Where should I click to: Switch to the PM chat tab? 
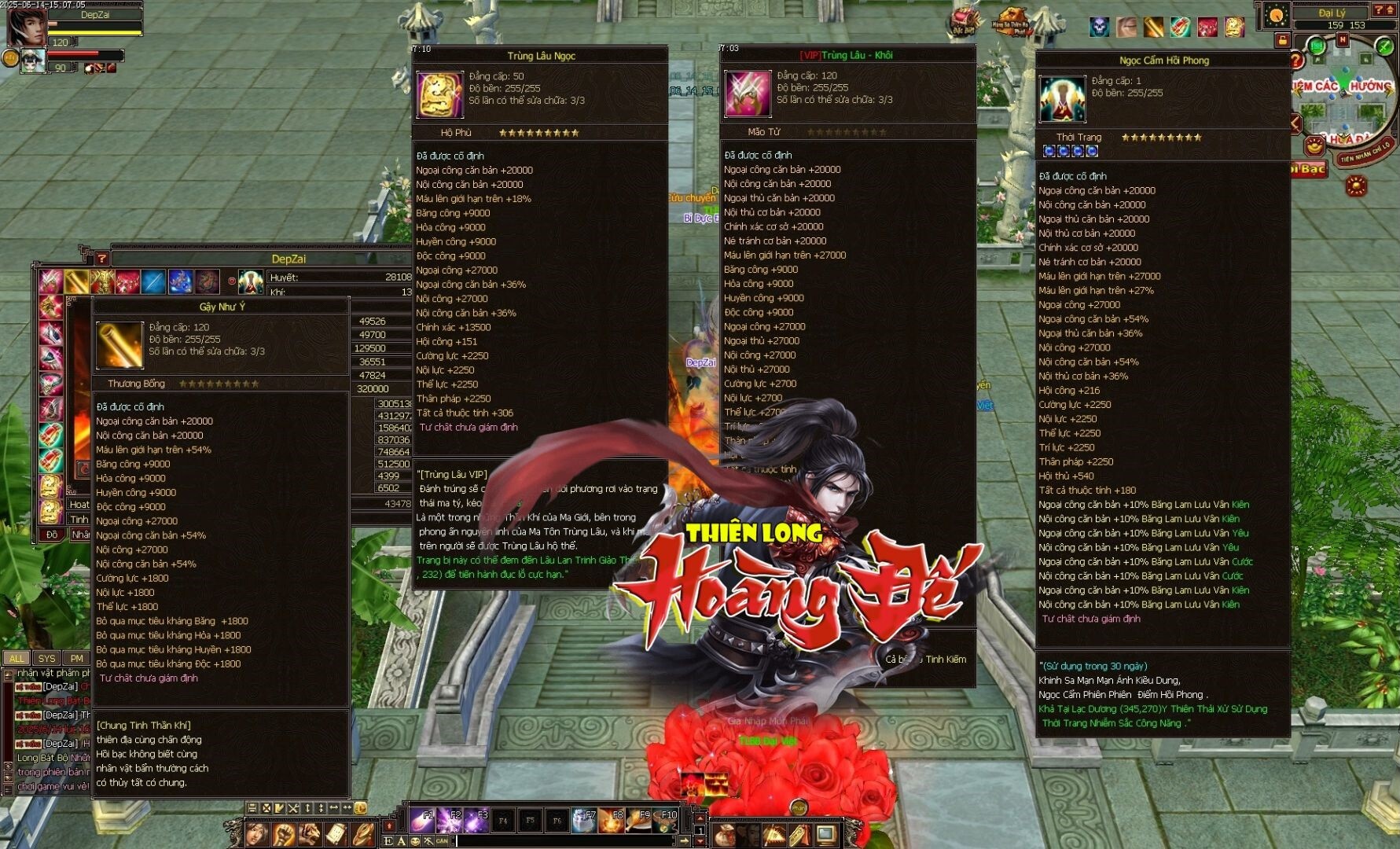point(76,658)
